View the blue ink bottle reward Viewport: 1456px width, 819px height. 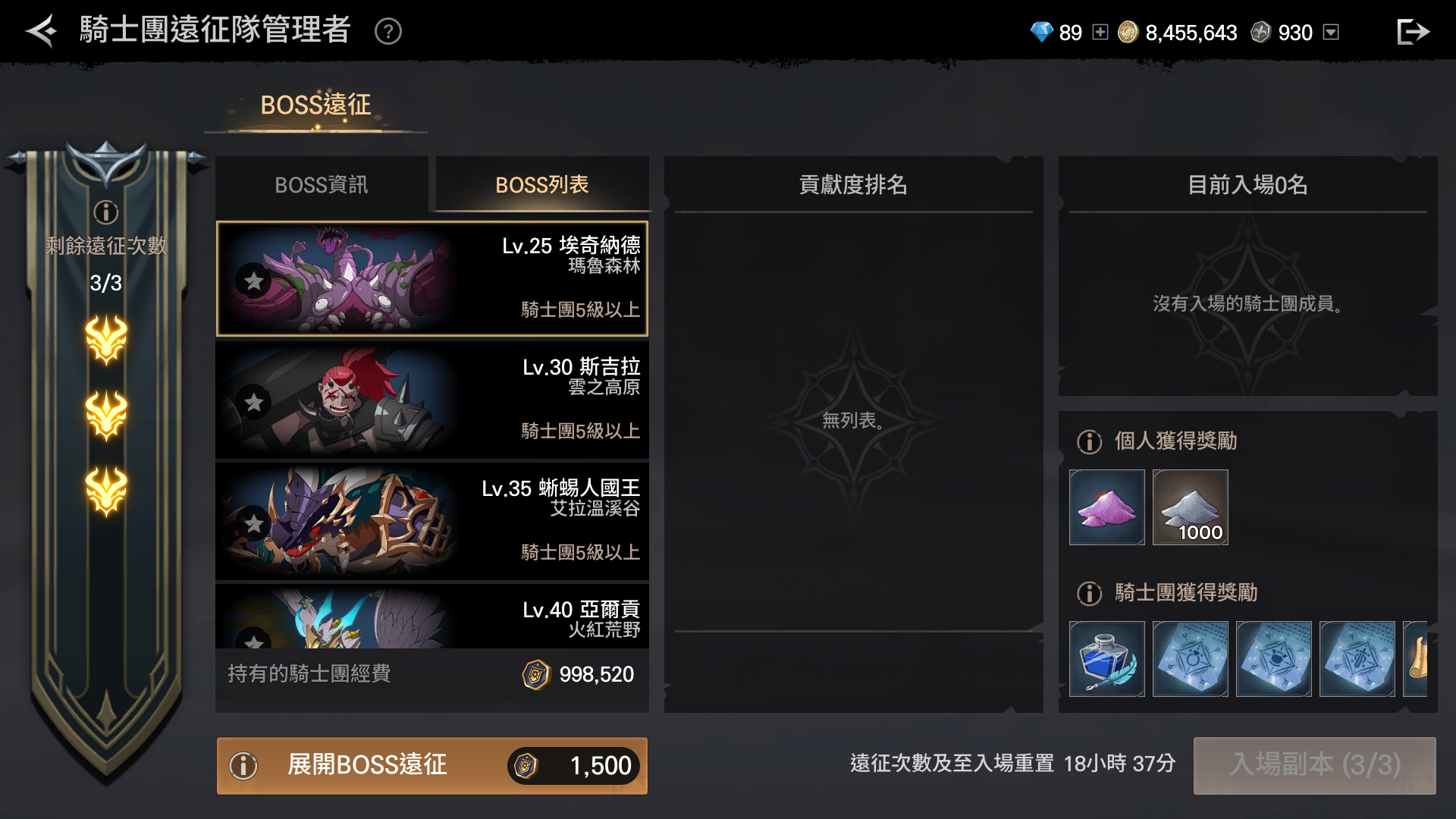click(1107, 659)
